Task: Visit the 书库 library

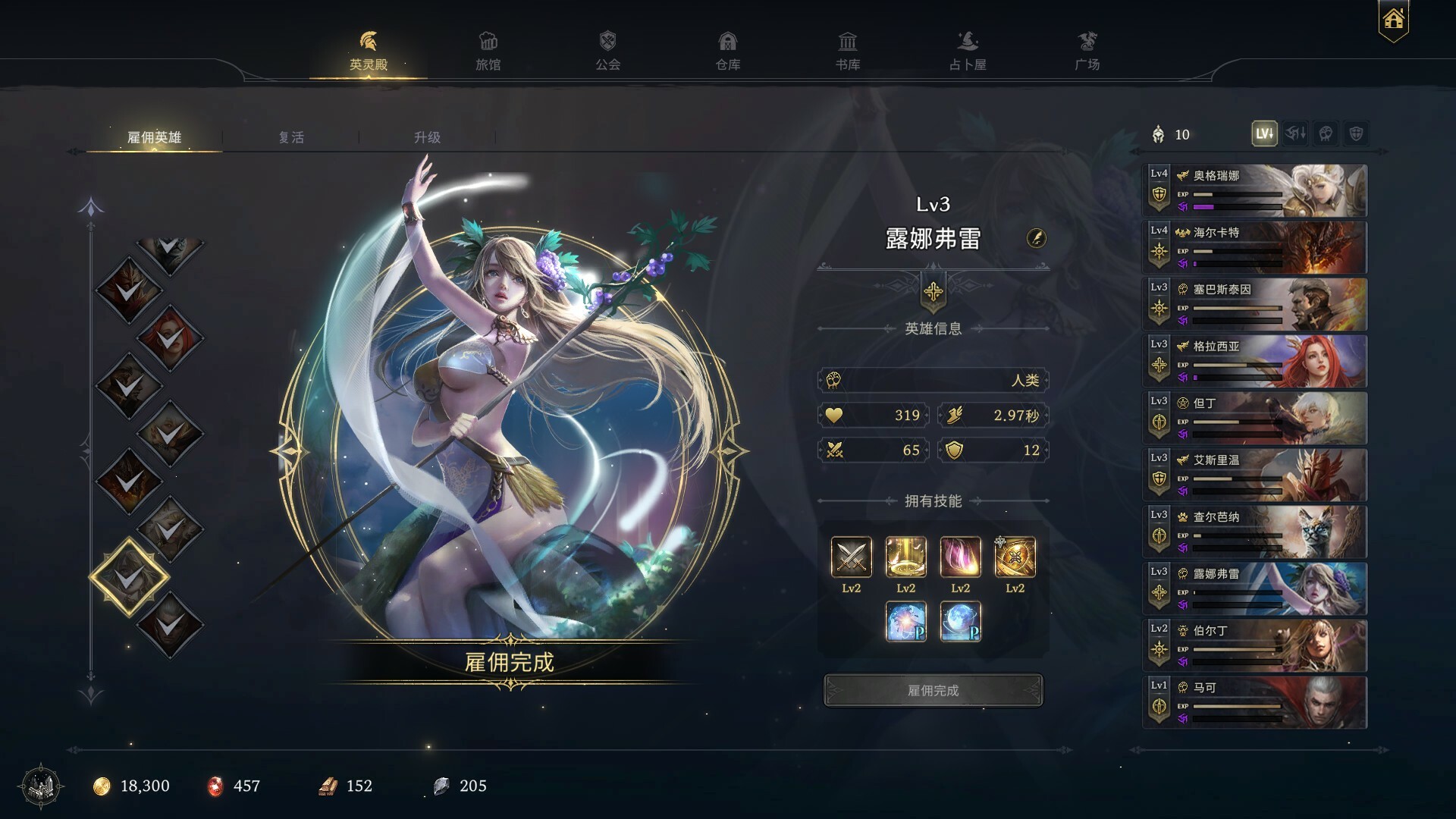Action: tap(847, 52)
